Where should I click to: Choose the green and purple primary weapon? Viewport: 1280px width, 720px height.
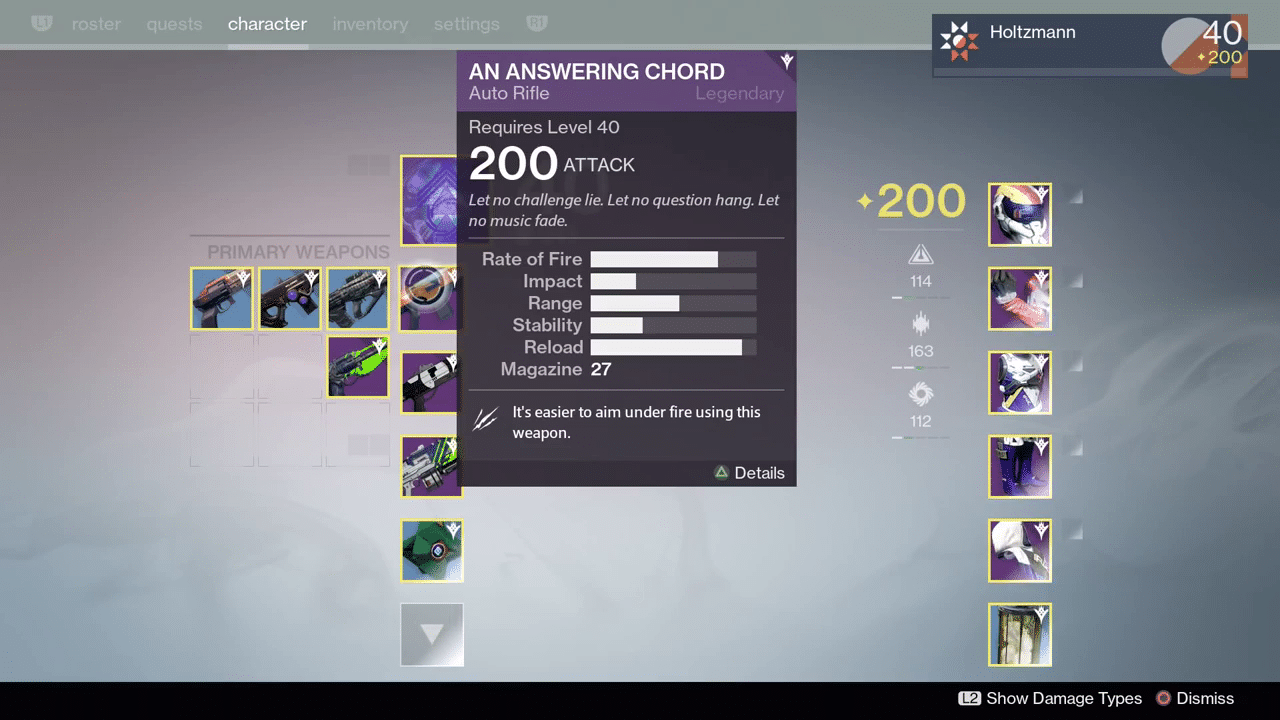pyautogui.click(x=358, y=366)
